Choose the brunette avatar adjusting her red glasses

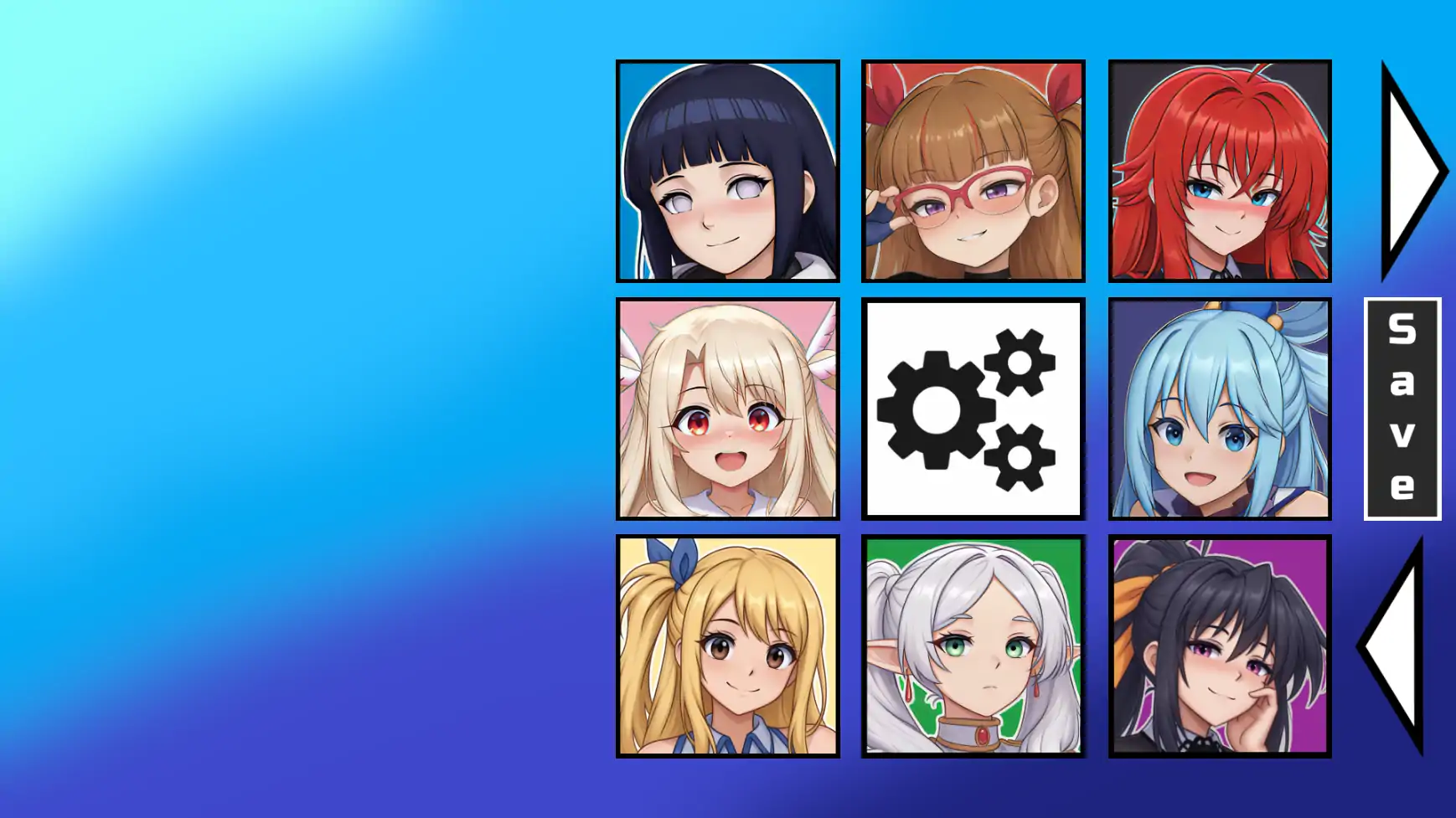tap(973, 172)
